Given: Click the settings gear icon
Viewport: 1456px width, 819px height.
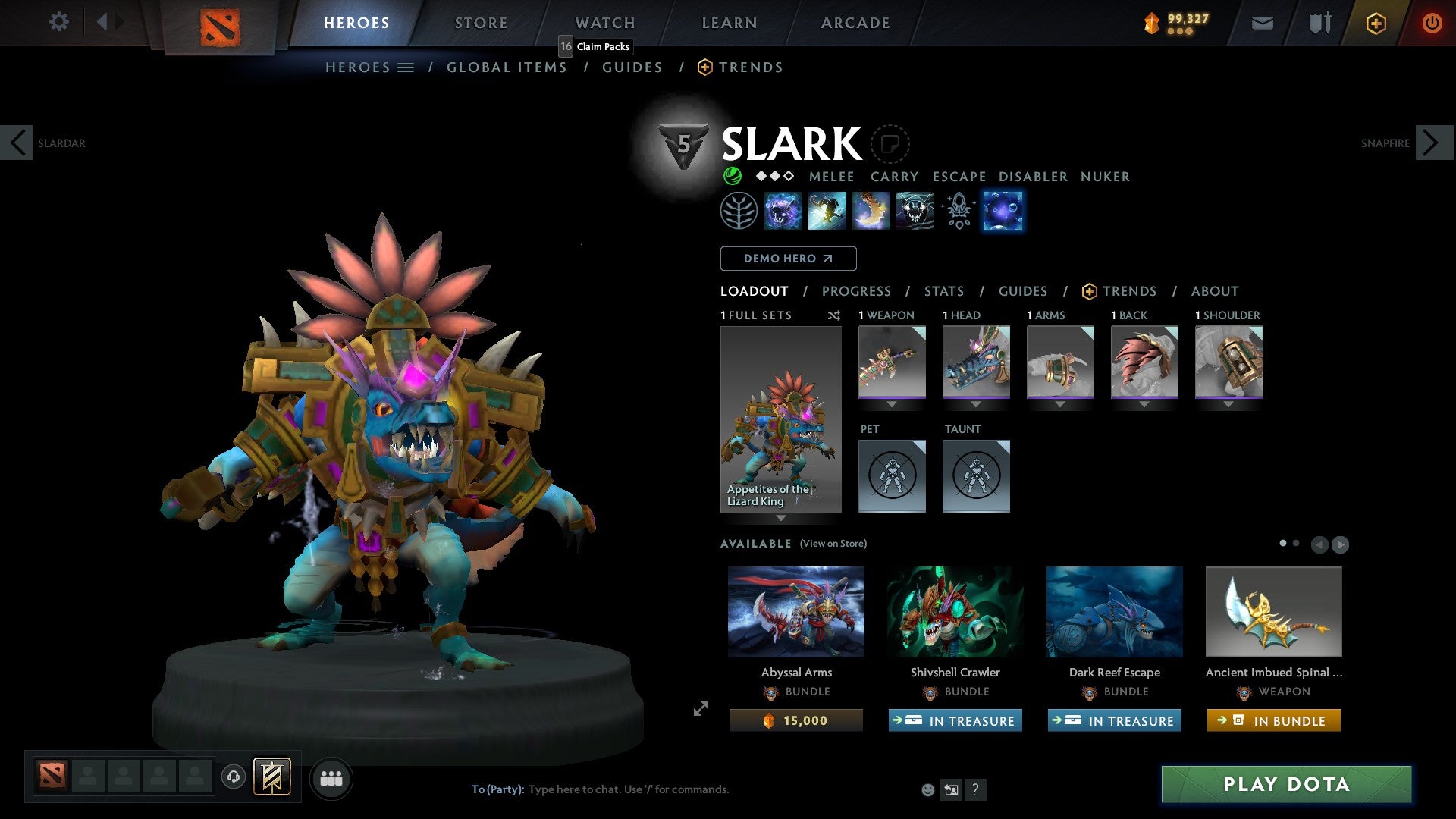Looking at the screenshot, I should click(x=58, y=22).
